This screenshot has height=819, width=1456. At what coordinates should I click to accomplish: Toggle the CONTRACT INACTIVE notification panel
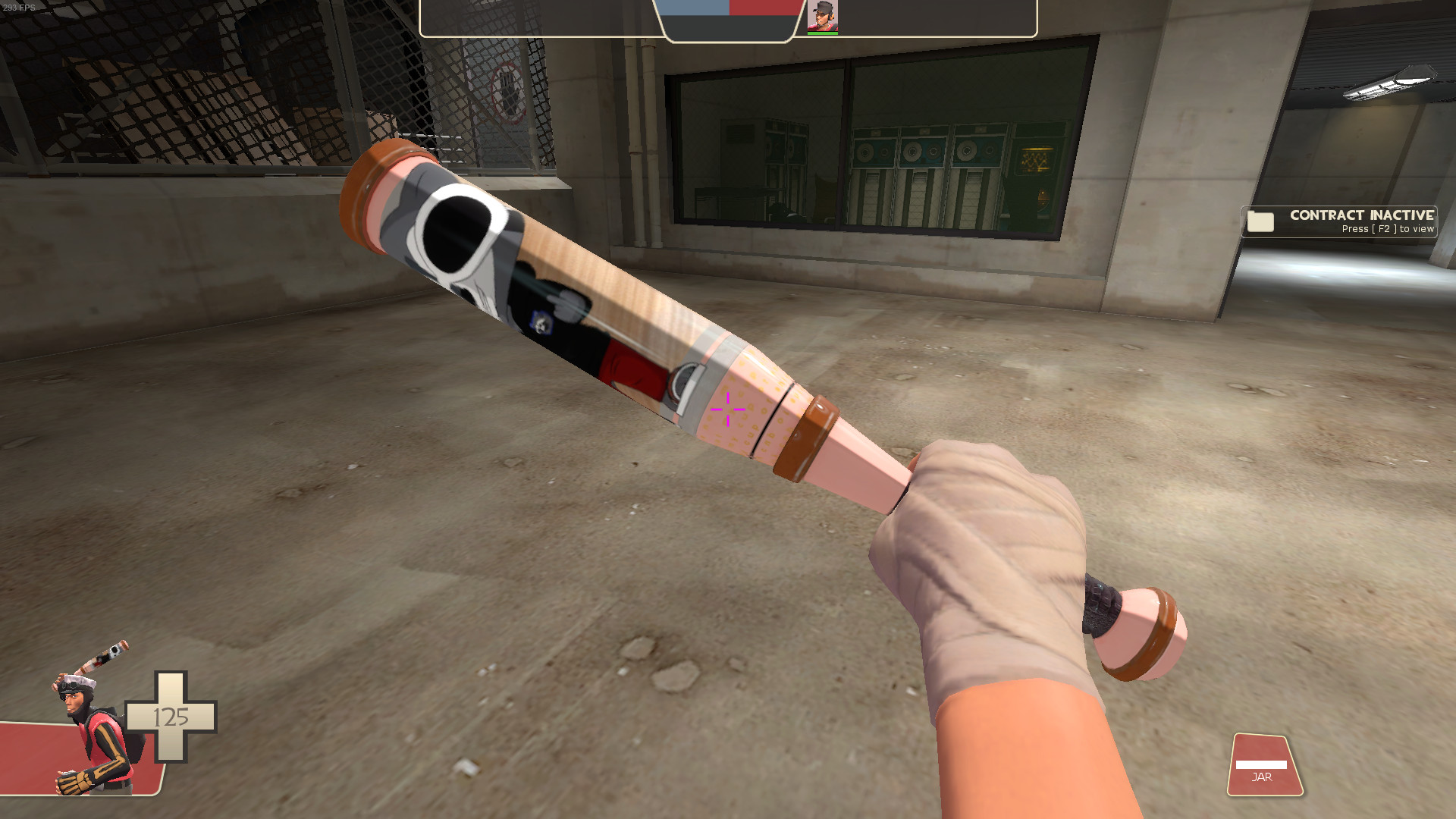[x=1338, y=221]
